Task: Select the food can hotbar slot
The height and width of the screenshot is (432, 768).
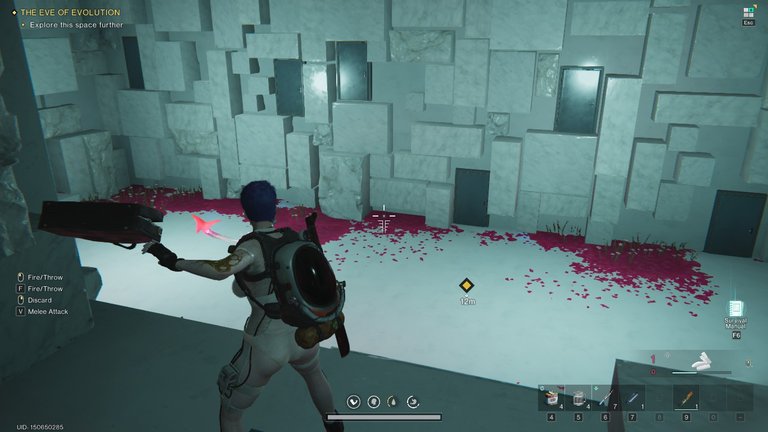Action: pyautogui.click(x=551, y=398)
